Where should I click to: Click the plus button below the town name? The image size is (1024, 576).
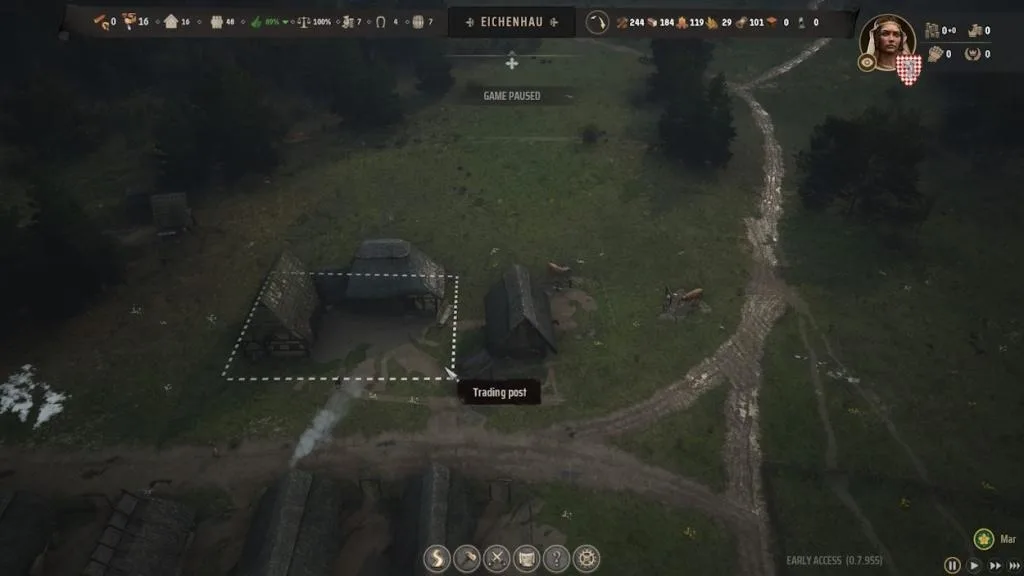[512, 63]
